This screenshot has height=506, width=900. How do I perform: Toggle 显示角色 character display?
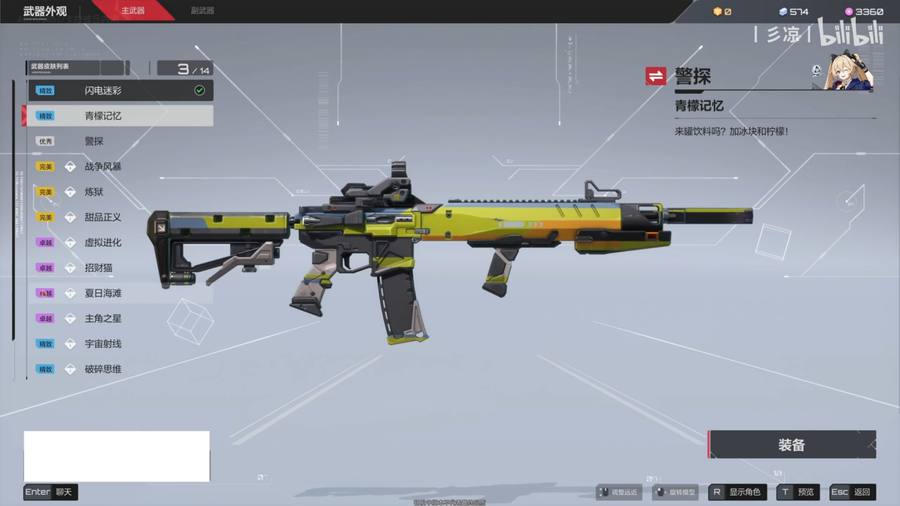pyautogui.click(x=737, y=492)
